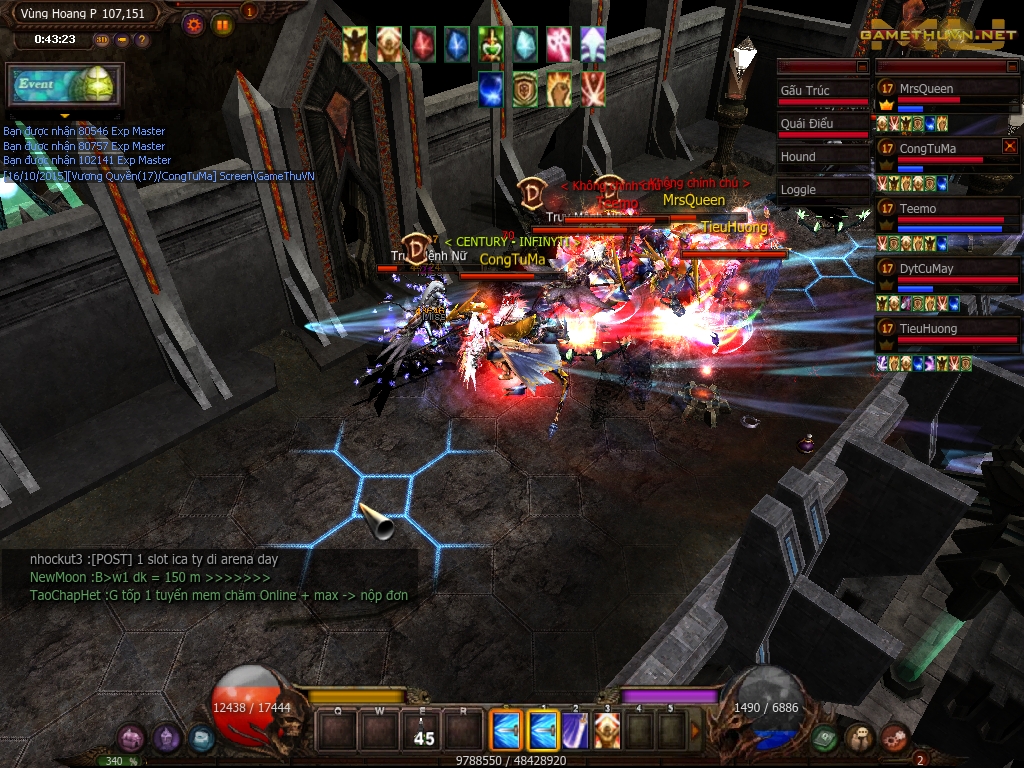Use the E hotkey slot with 45 items

pos(422,731)
